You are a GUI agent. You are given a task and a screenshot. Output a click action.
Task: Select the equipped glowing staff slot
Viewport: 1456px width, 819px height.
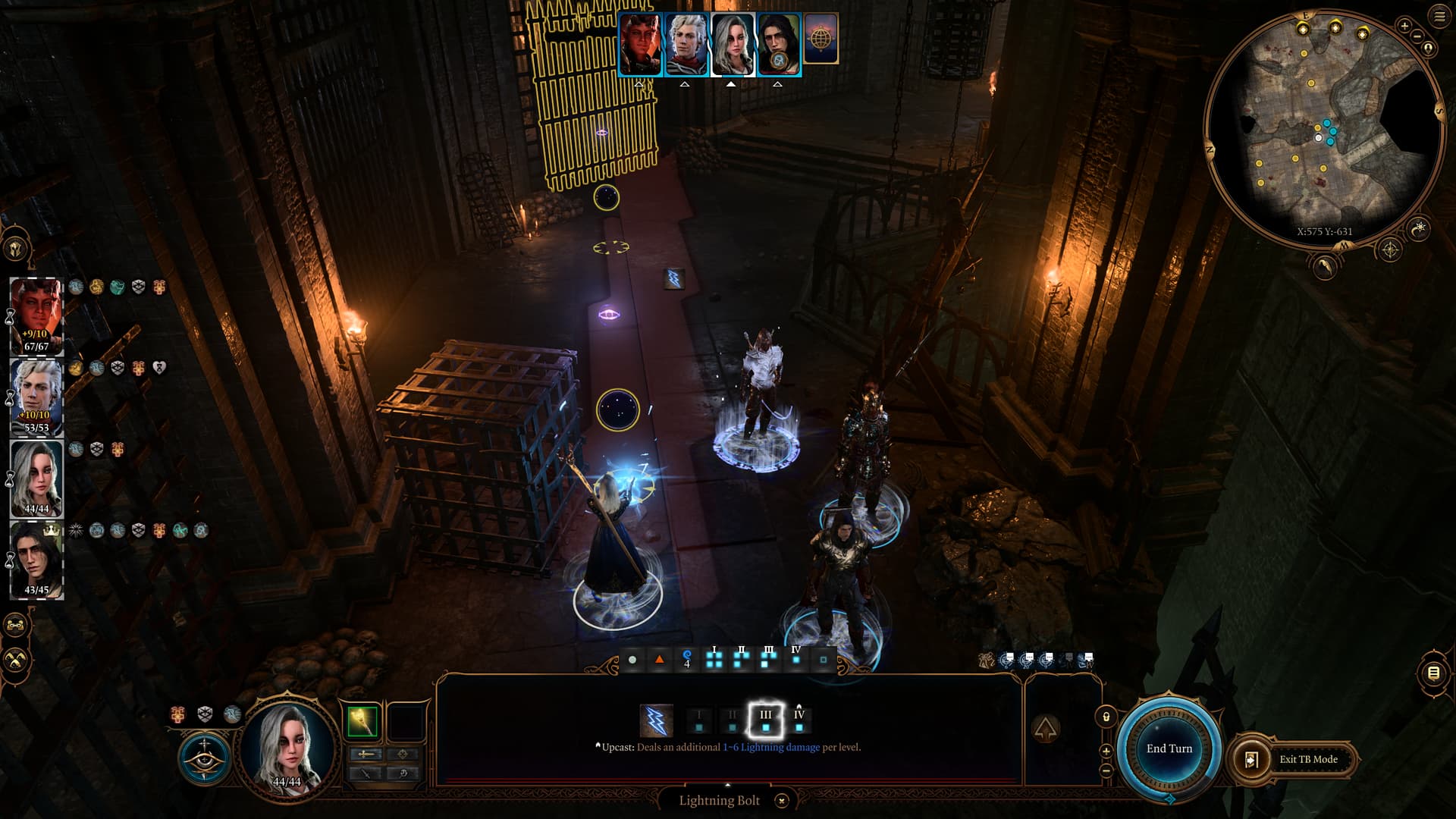click(x=362, y=721)
